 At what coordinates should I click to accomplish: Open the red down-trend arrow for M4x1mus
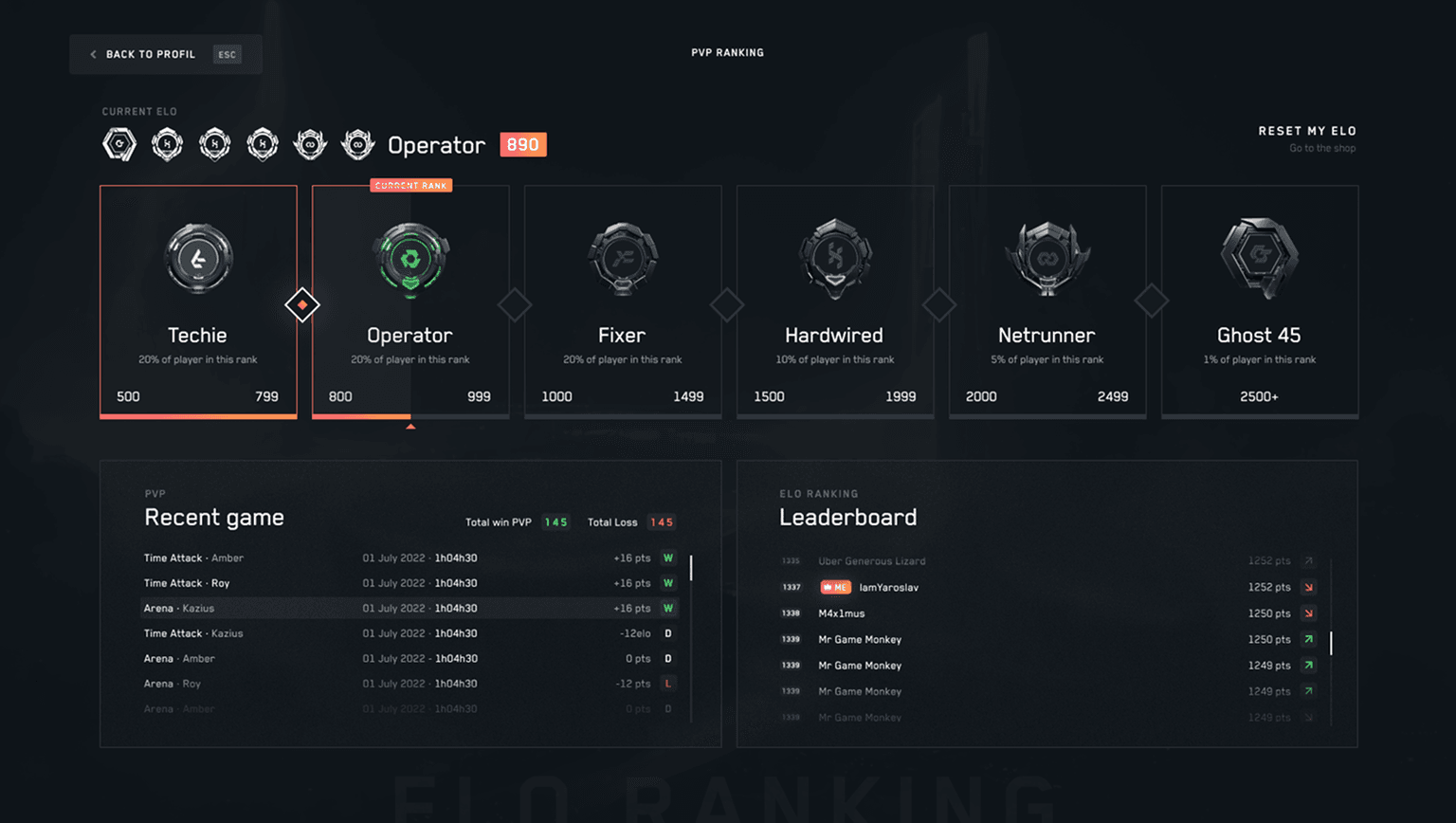point(1307,613)
